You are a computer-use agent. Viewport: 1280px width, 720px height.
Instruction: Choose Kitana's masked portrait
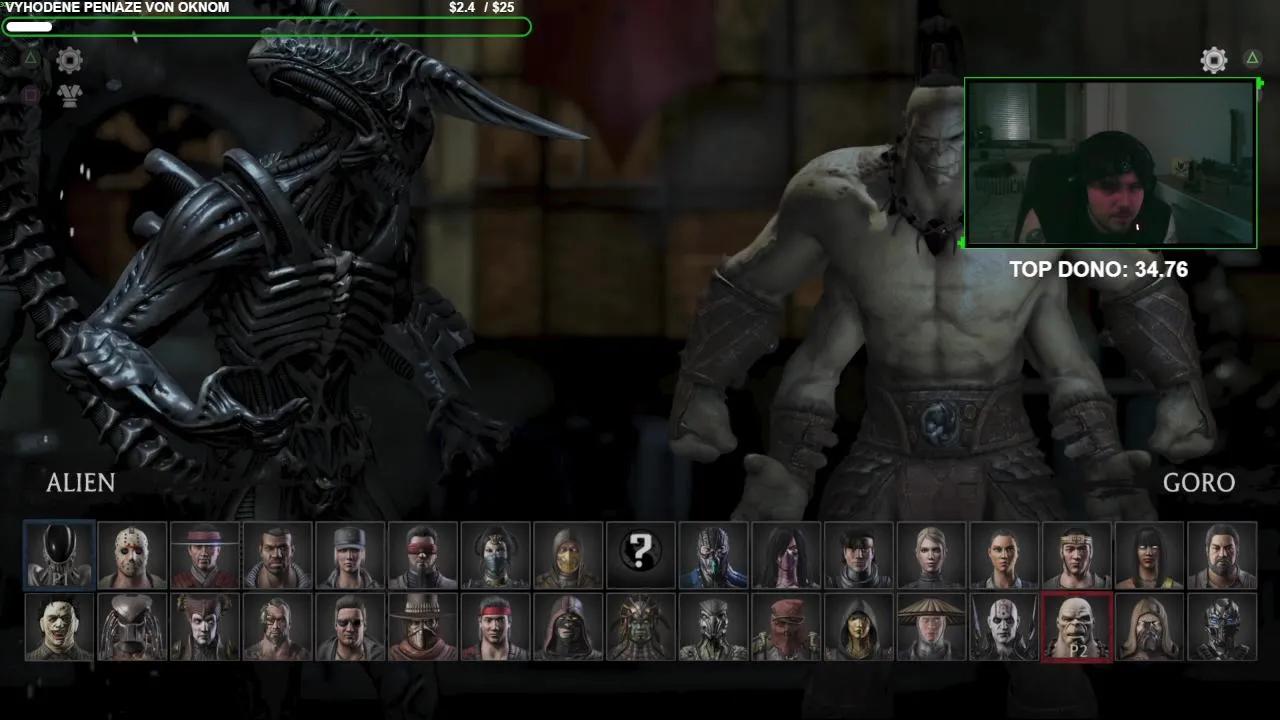[496, 554]
